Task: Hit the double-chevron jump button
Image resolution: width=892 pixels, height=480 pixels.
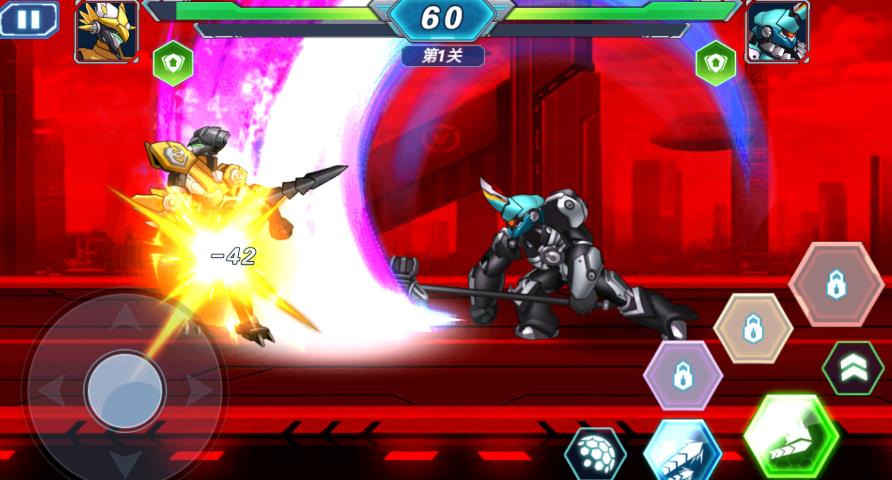Action: (852, 368)
